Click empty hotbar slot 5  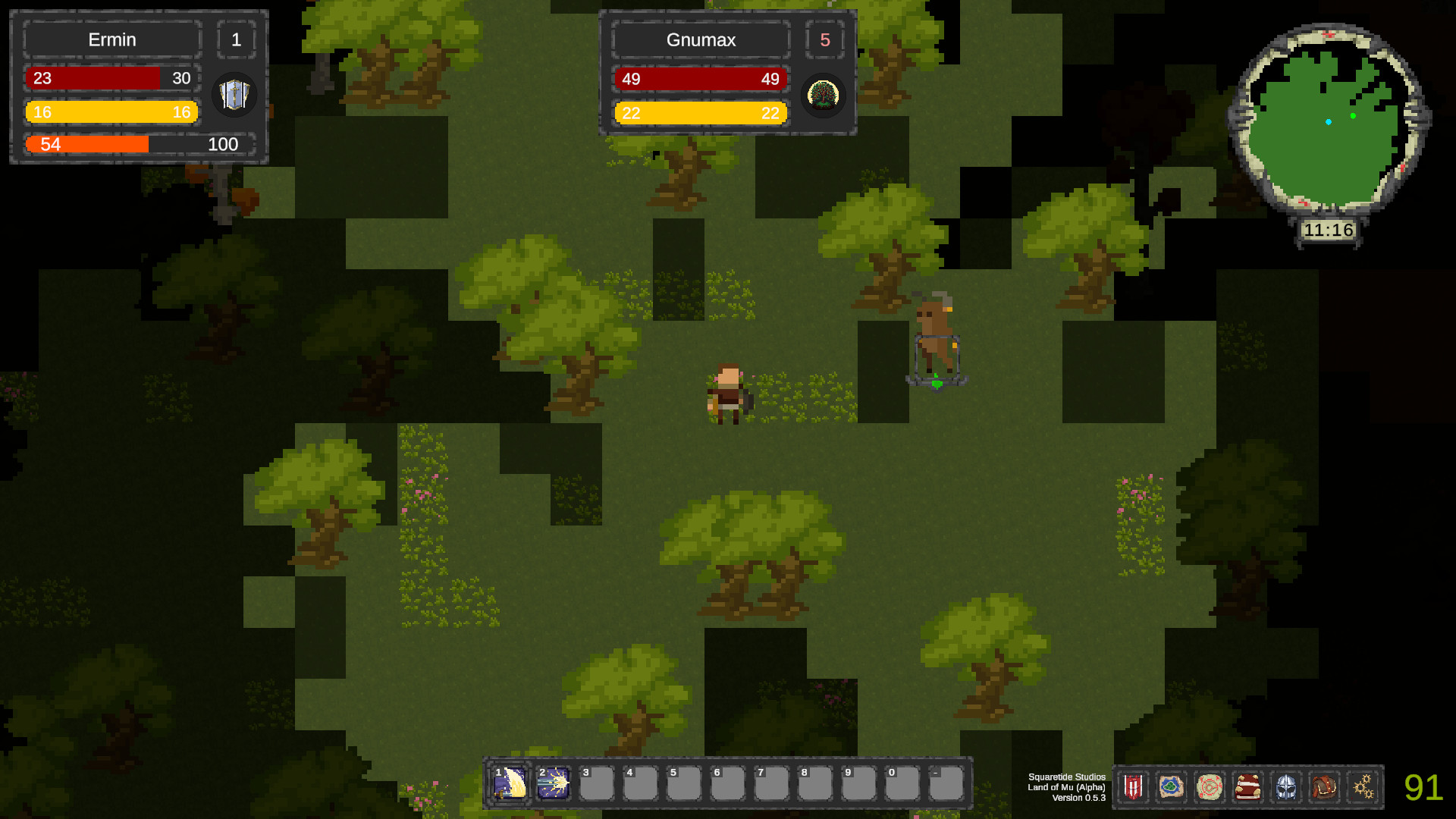[684, 783]
